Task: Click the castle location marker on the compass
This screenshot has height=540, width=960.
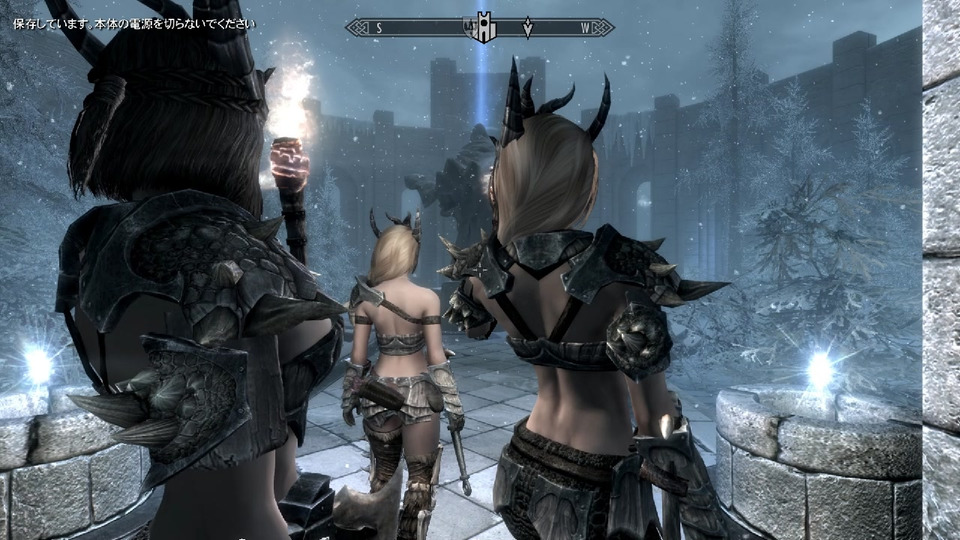Action: [483, 28]
